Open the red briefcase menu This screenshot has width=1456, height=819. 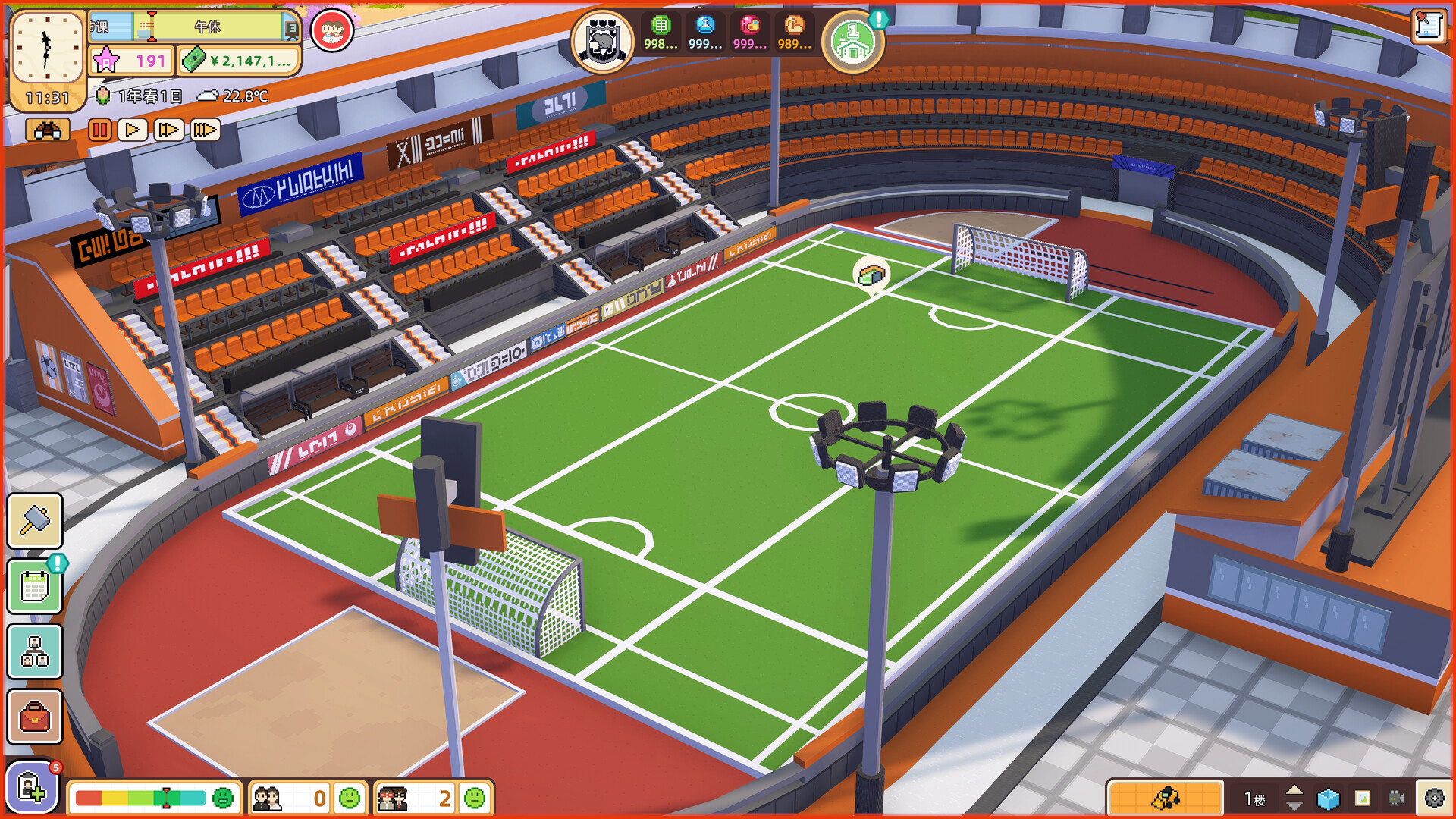tap(35, 717)
